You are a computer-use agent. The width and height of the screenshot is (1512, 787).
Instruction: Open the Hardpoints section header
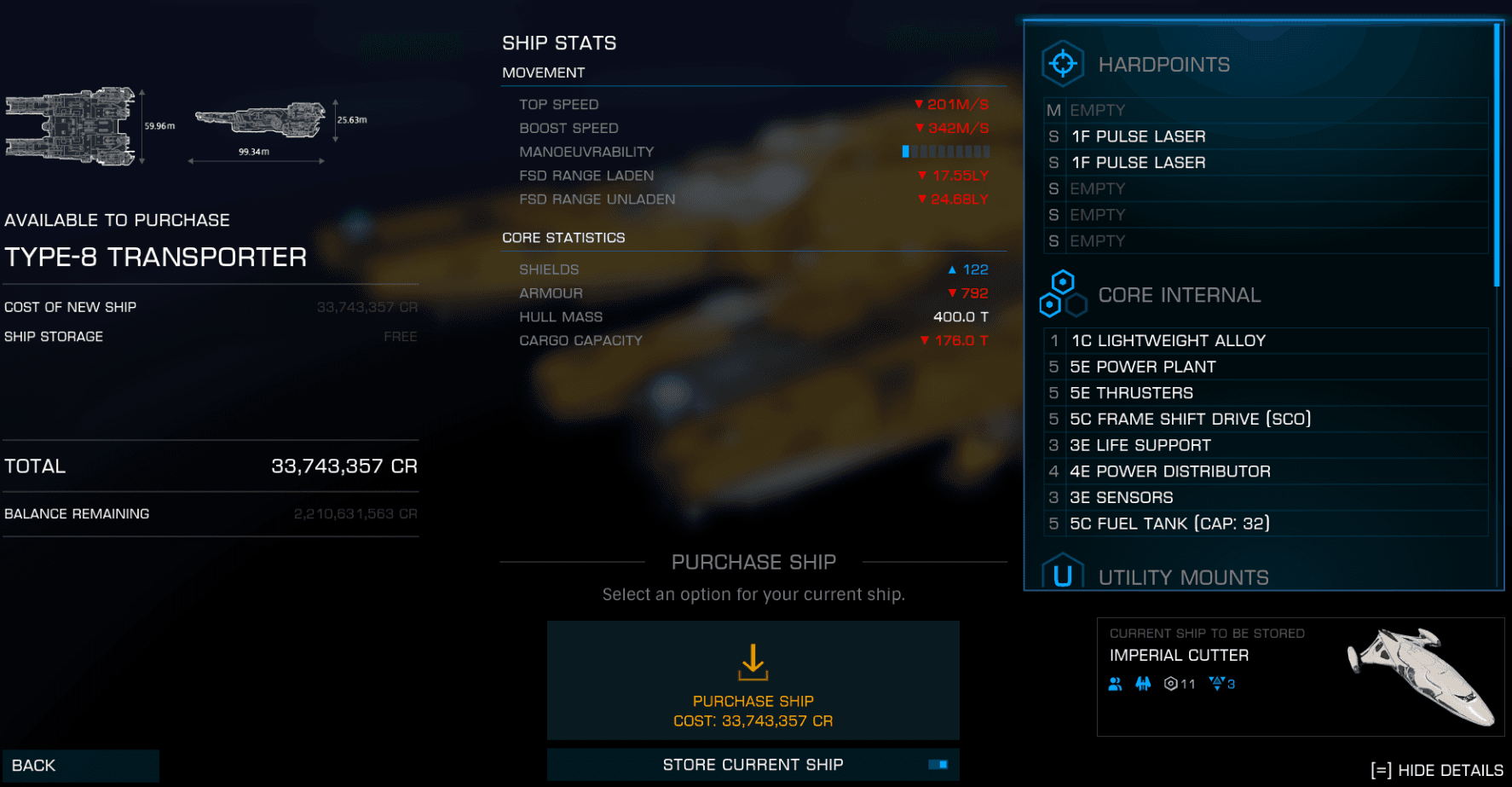1163,65
